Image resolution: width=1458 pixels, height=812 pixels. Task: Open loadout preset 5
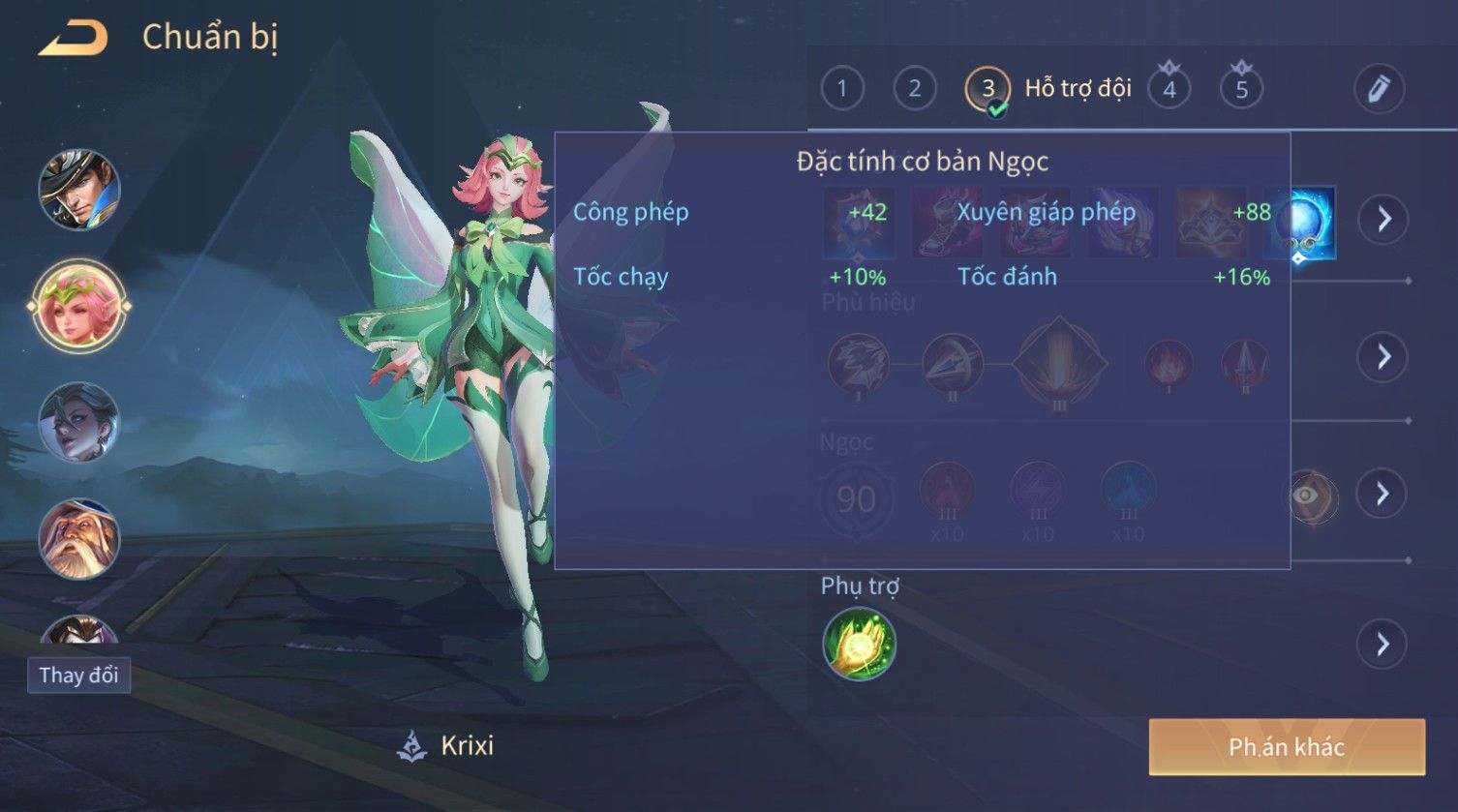[1241, 89]
